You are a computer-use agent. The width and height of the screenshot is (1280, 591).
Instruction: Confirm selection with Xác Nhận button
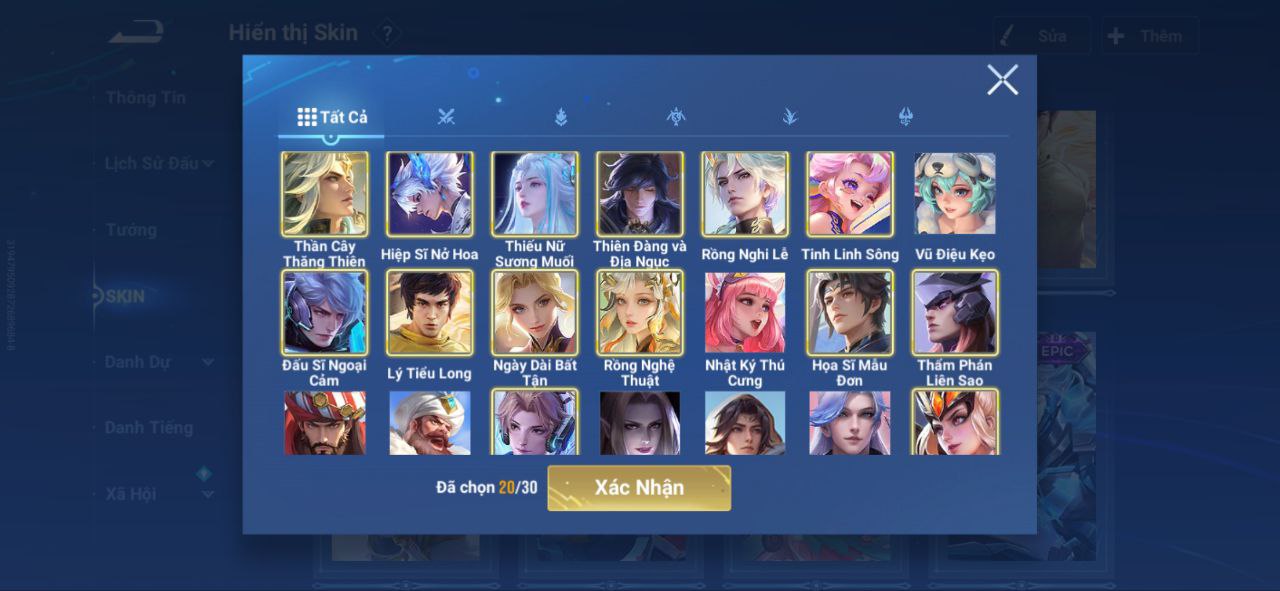click(x=639, y=488)
